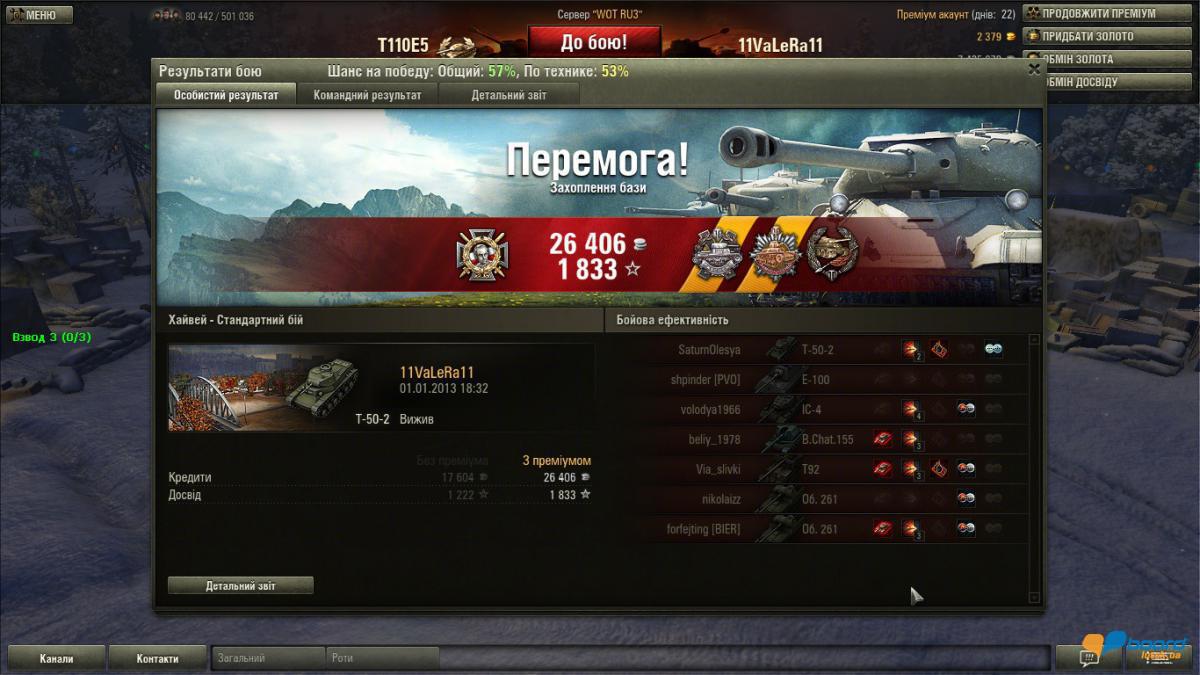
Task: Start battle with До бою! button
Action: coord(594,42)
